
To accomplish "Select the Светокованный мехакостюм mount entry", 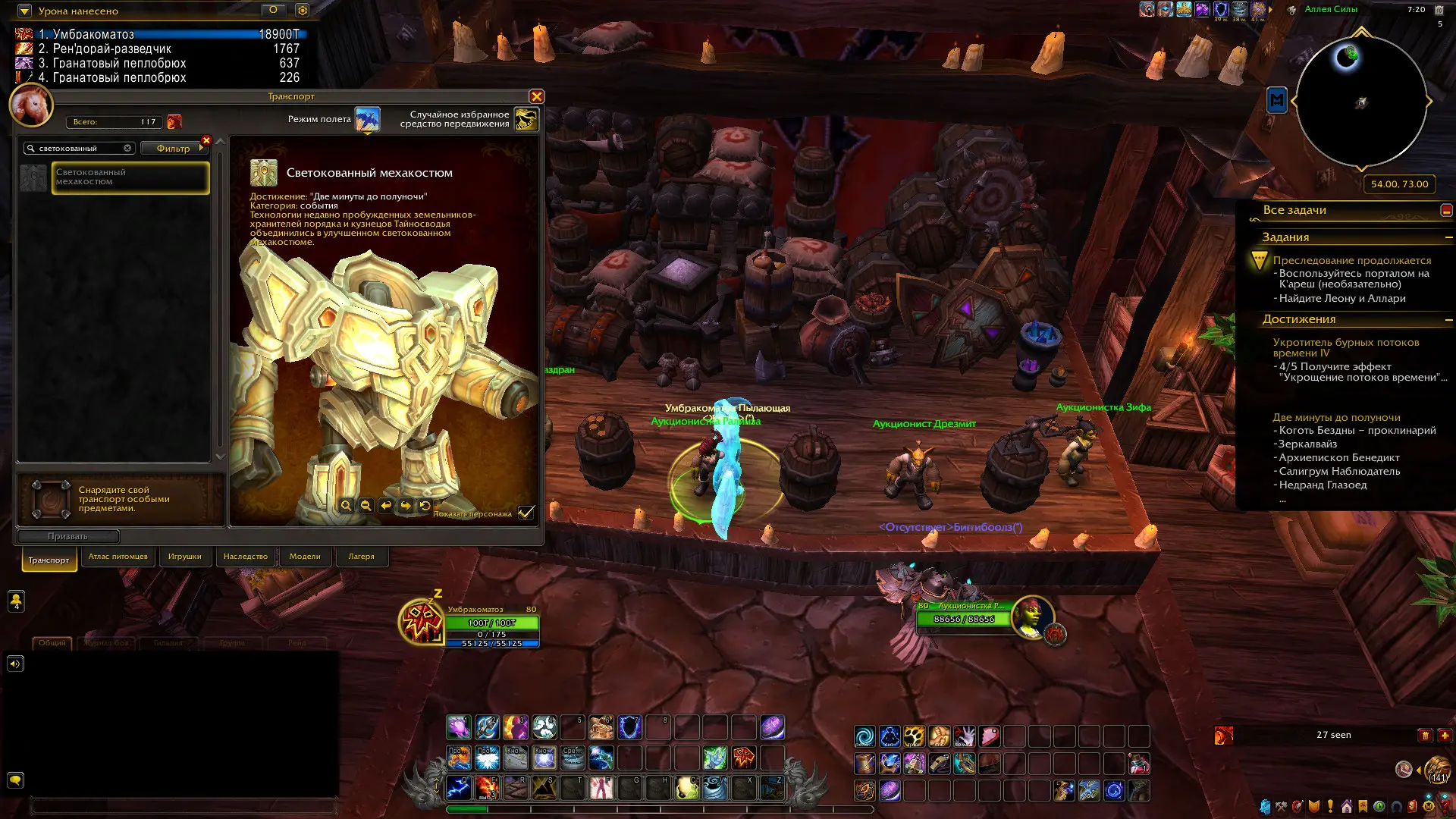I will [130, 177].
